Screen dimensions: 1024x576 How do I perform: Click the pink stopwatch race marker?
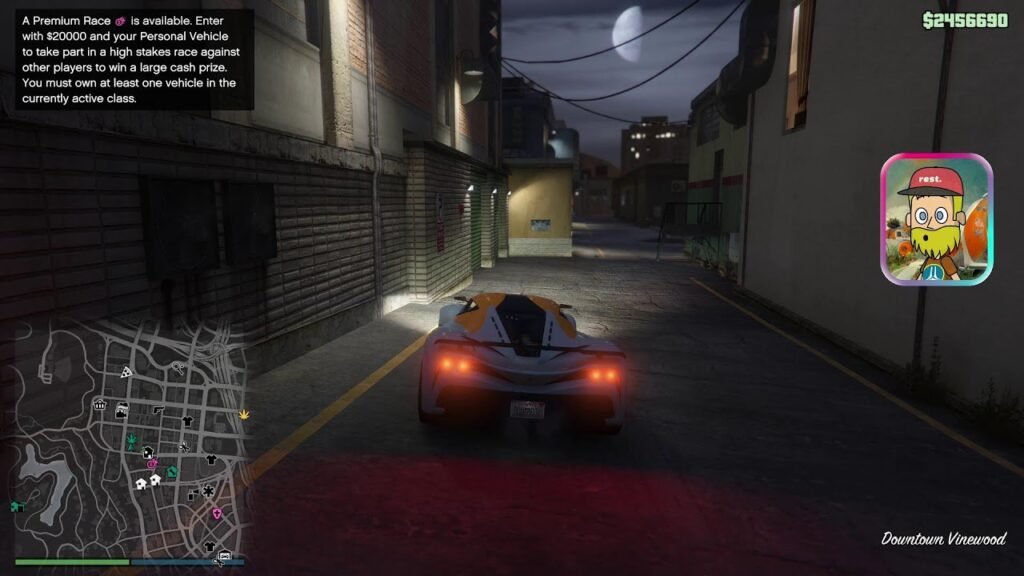coord(152,464)
